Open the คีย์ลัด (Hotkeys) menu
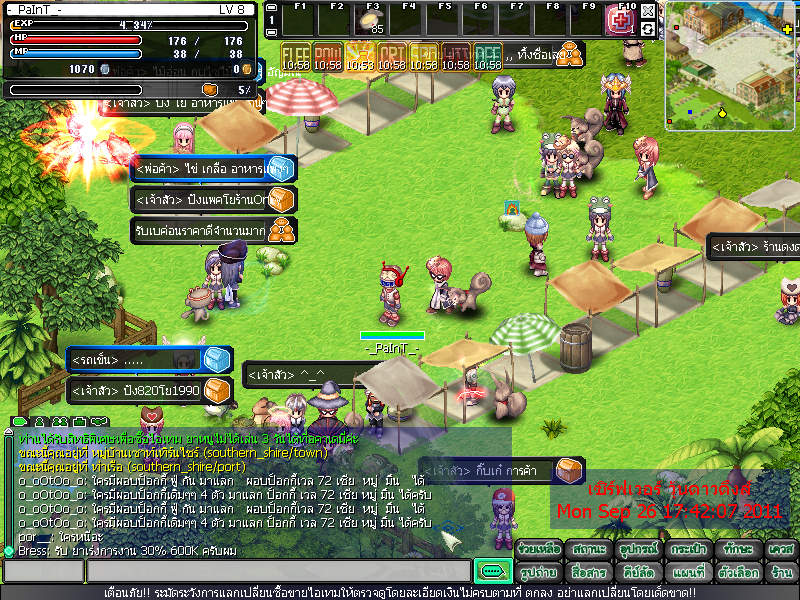800x600 pixels. (x=636, y=573)
